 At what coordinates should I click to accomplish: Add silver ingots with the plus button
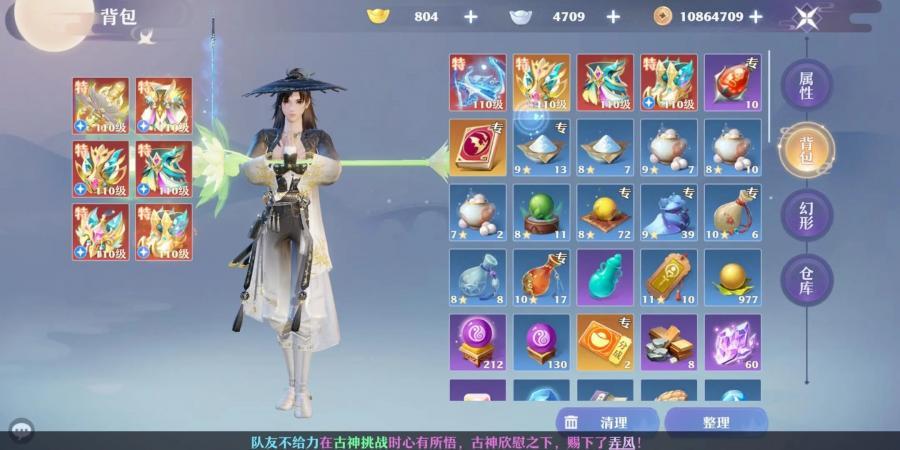click(613, 17)
